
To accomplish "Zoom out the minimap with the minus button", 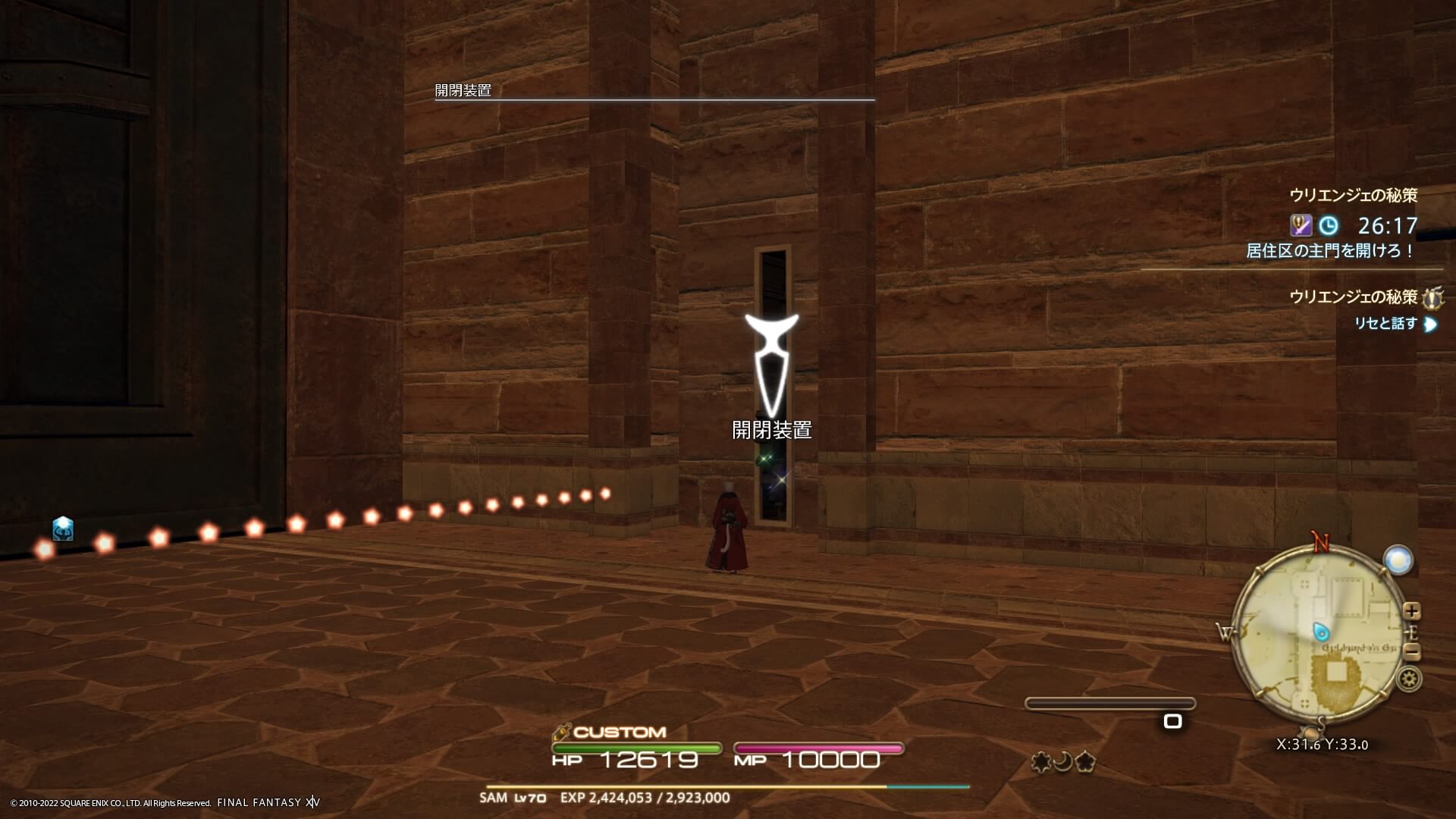I will click(x=1411, y=651).
